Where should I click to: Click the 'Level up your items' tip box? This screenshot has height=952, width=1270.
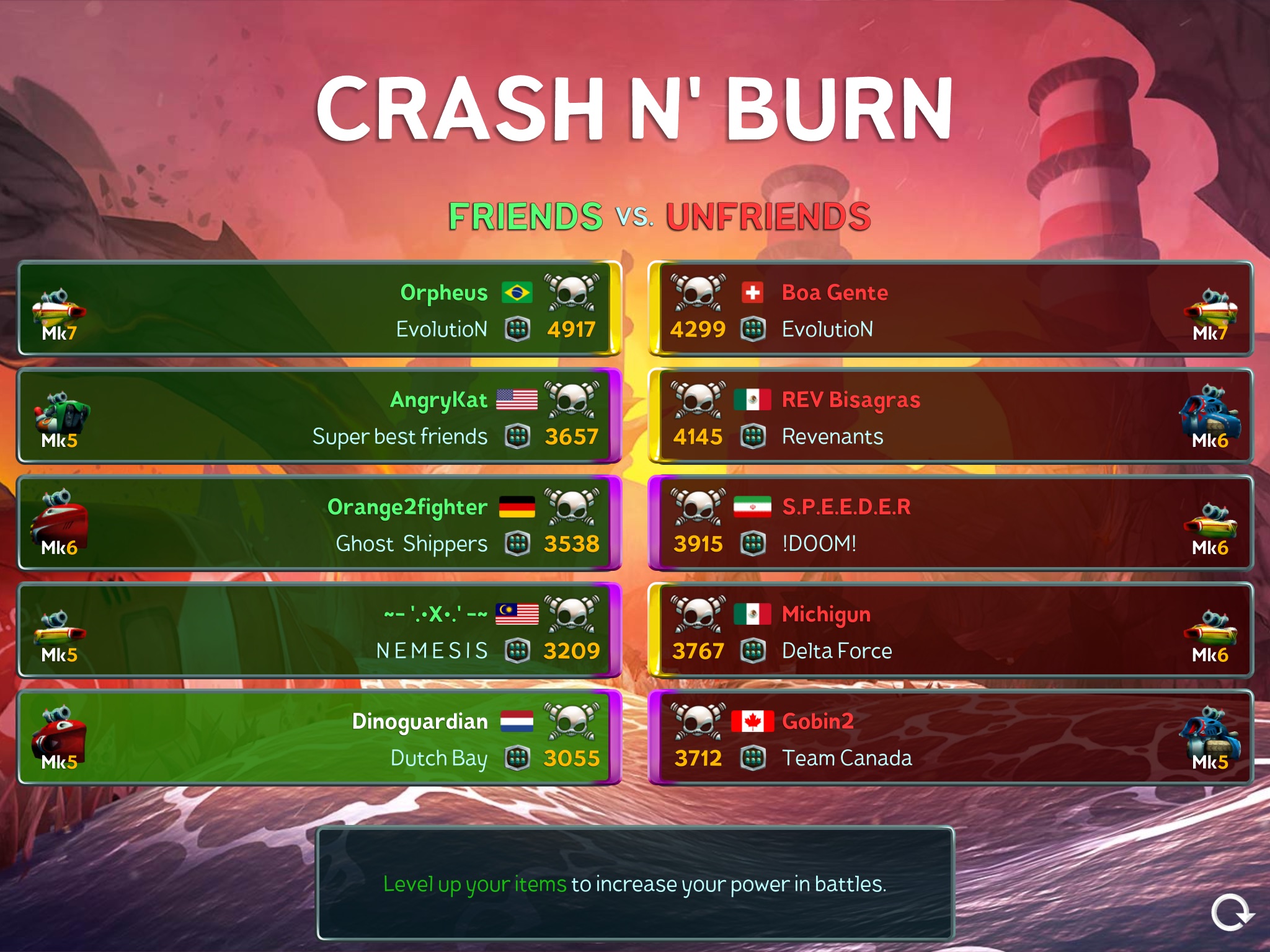[x=635, y=883]
